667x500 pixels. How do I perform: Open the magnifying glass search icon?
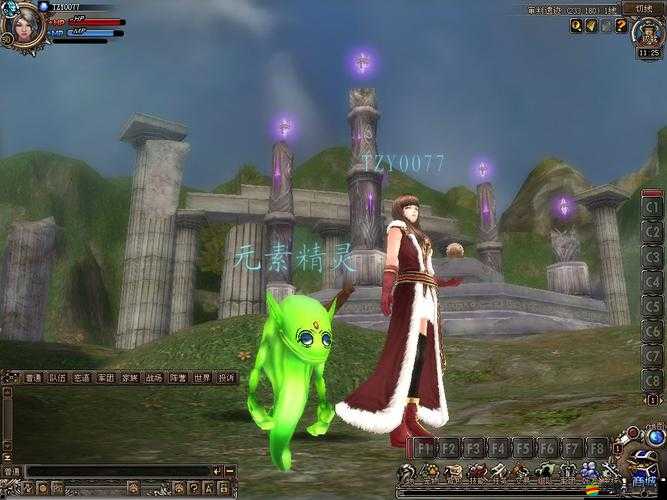pyautogui.click(x=576, y=26)
